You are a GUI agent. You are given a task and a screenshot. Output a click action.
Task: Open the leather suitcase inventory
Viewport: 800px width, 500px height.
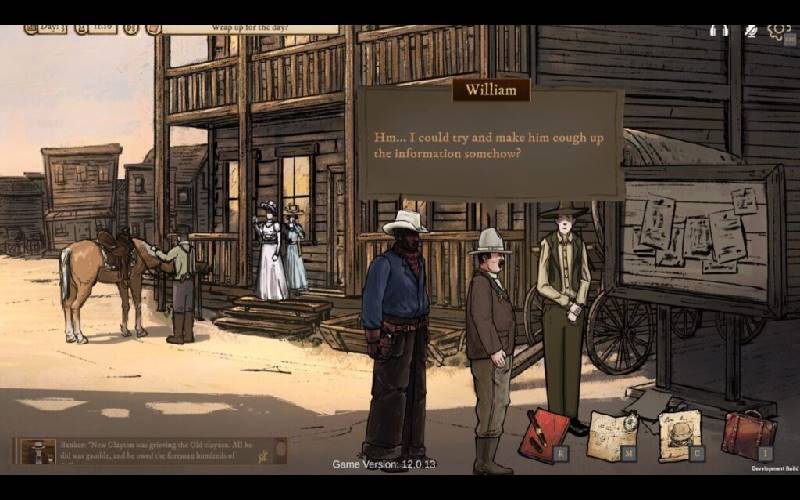pyautogui.click(x=749, y=434)
